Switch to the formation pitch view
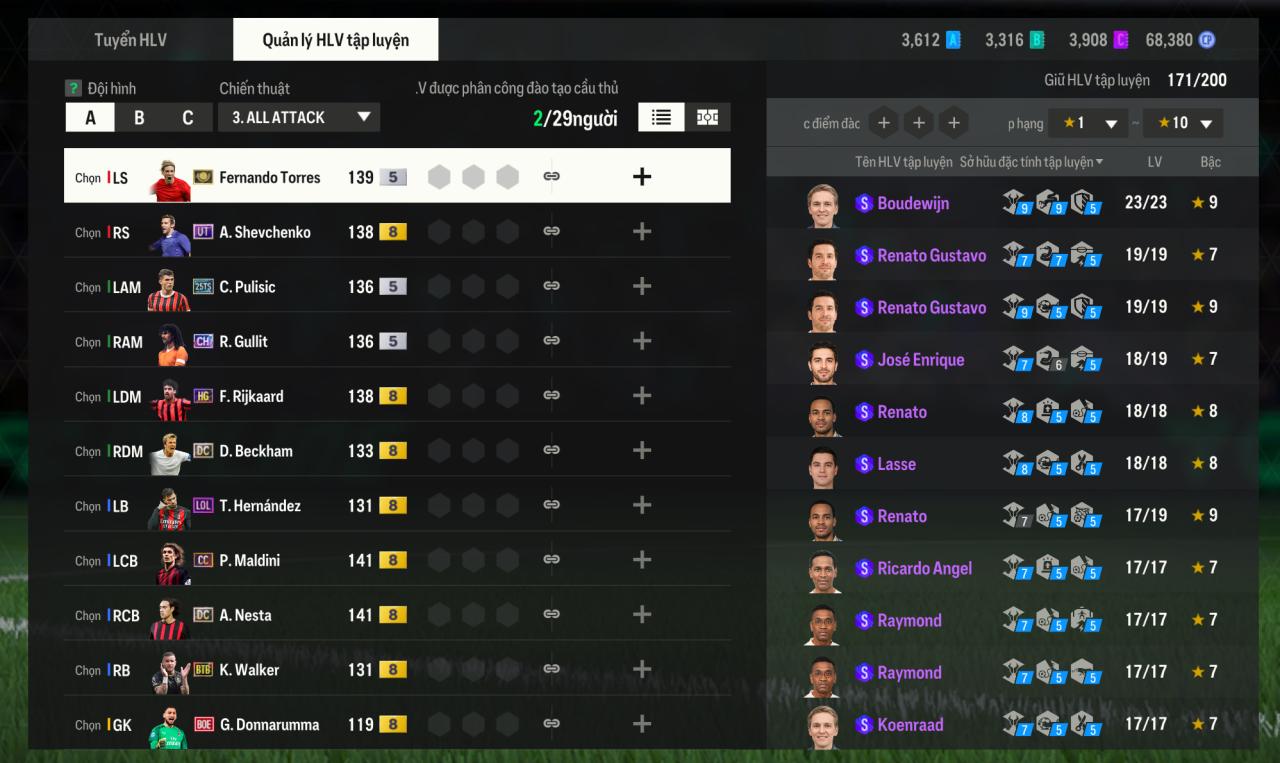This screenshot has width=1280, height=763. click(707, 117)
